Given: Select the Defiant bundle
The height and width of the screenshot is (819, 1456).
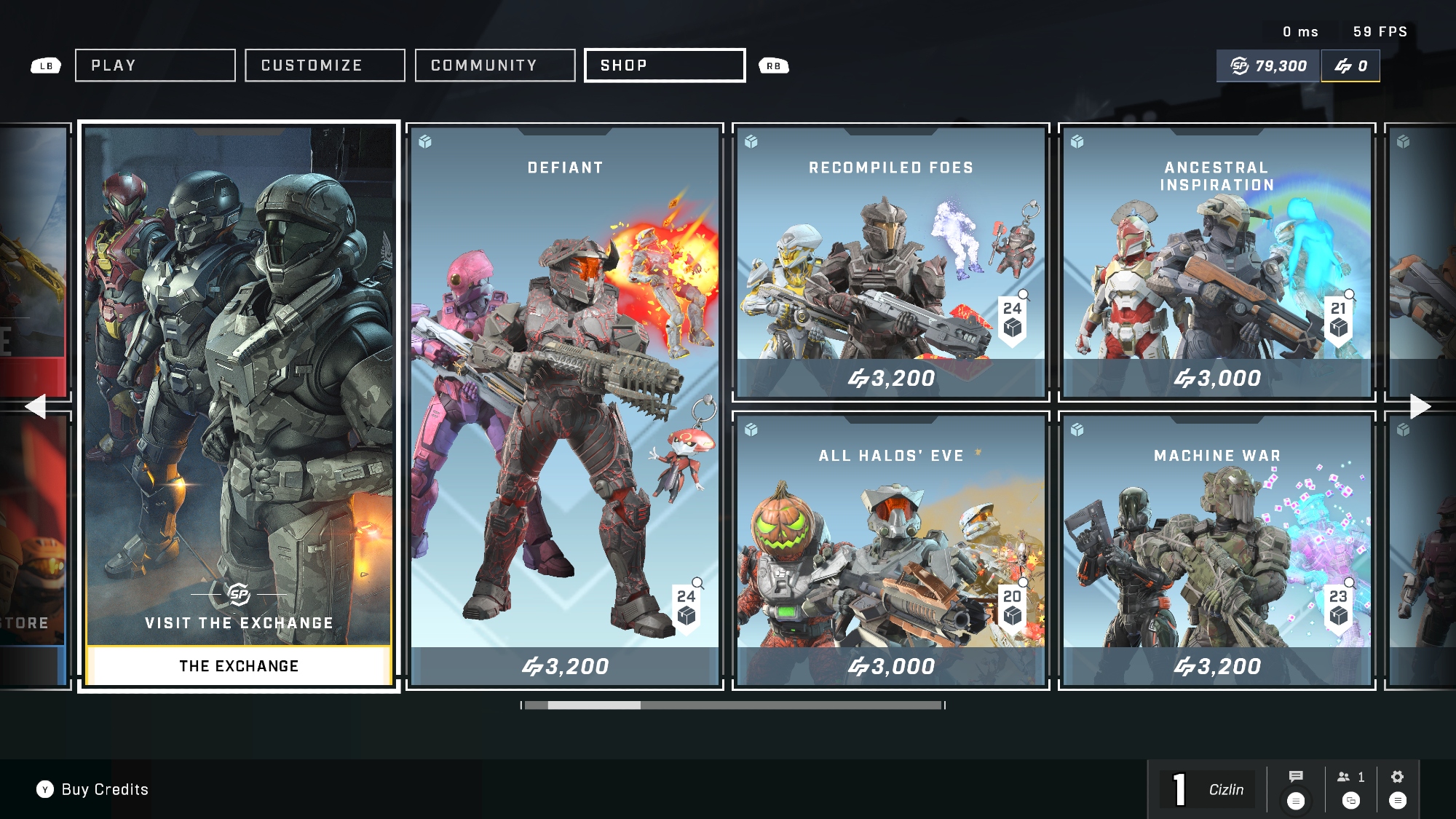Looking at the screenshot, I should 565,405.
